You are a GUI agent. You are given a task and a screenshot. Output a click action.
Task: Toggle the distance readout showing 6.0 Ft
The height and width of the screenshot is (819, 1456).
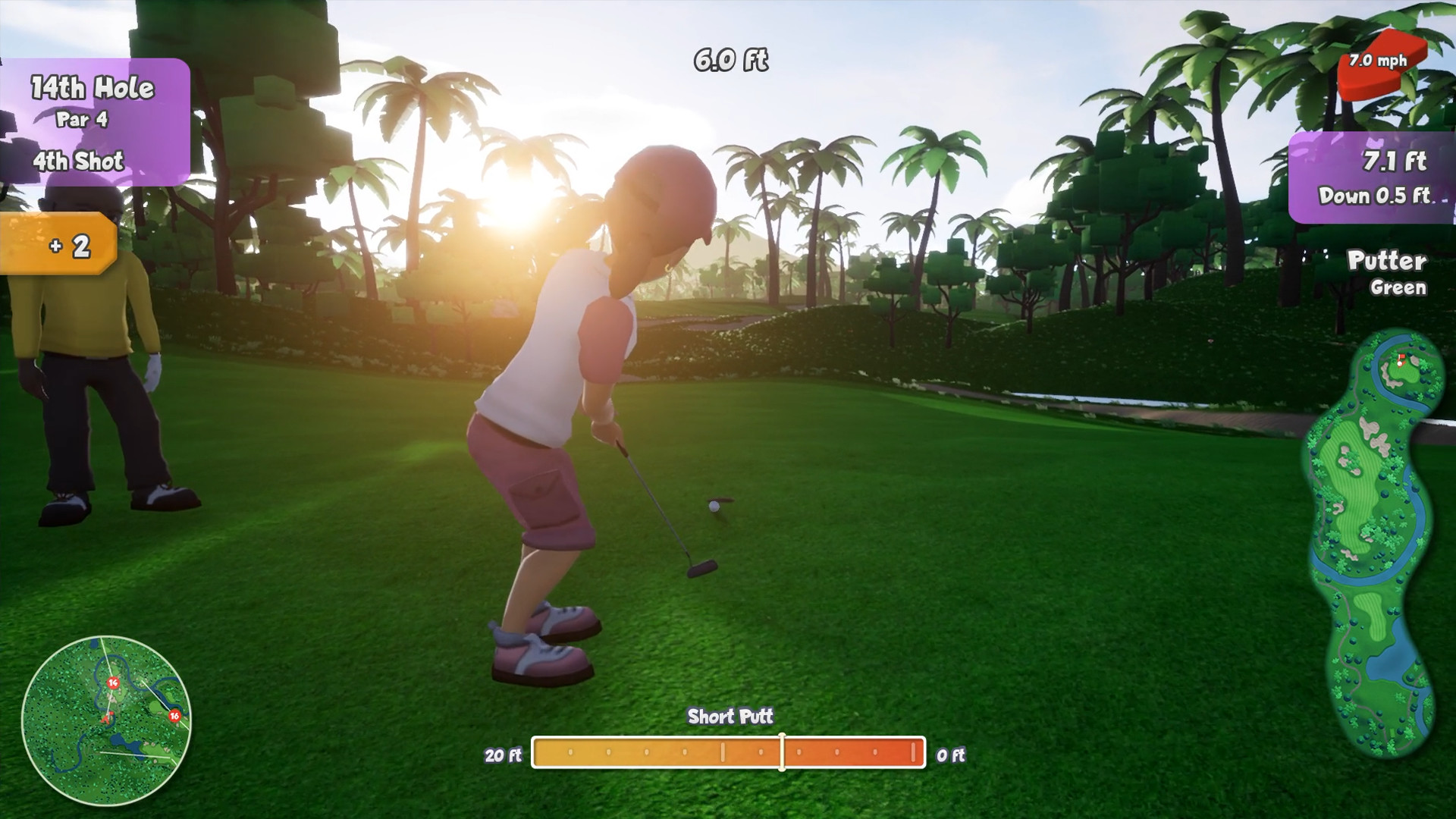tap(730, 59)
